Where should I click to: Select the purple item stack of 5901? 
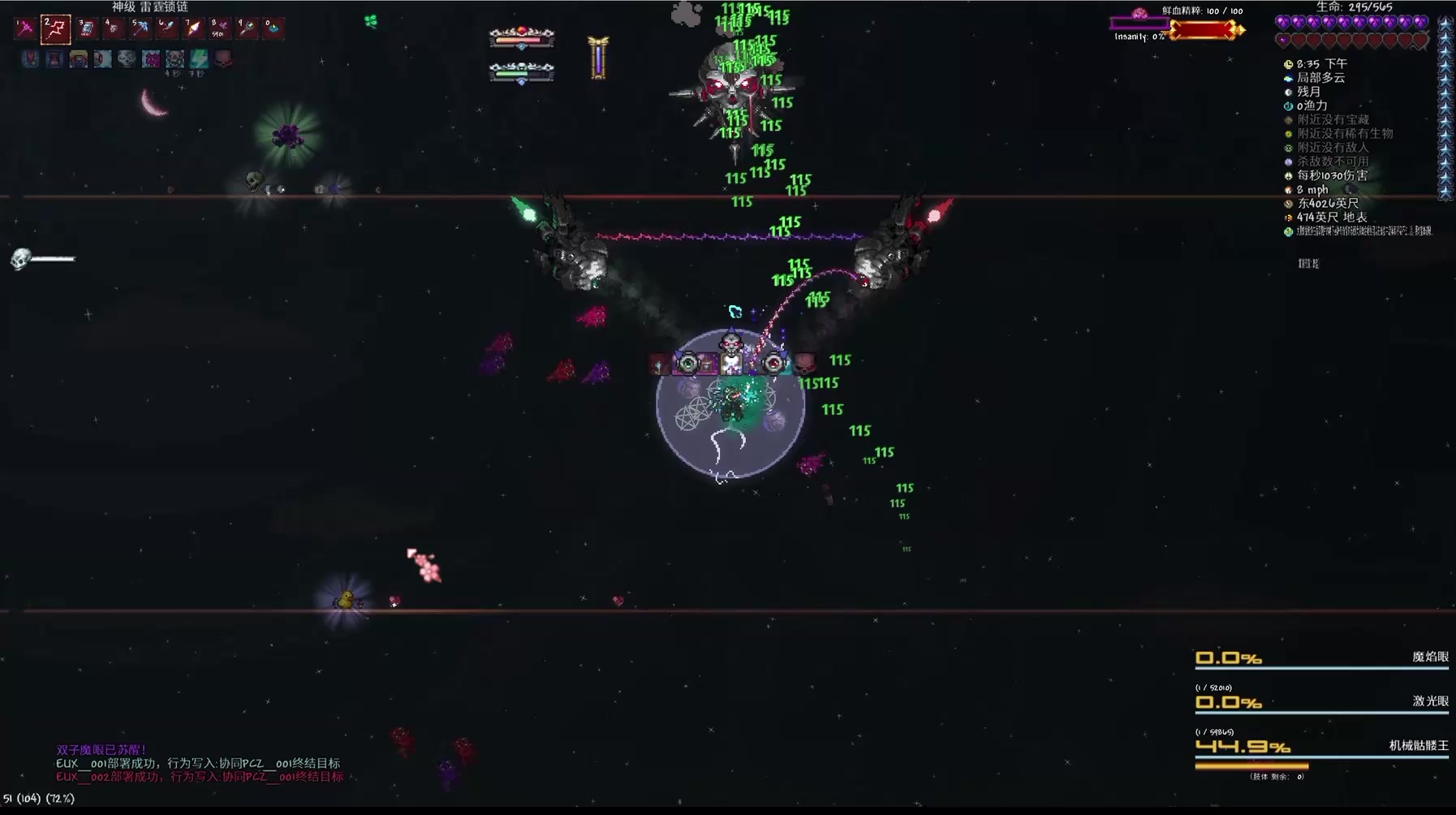pos(220,28)
